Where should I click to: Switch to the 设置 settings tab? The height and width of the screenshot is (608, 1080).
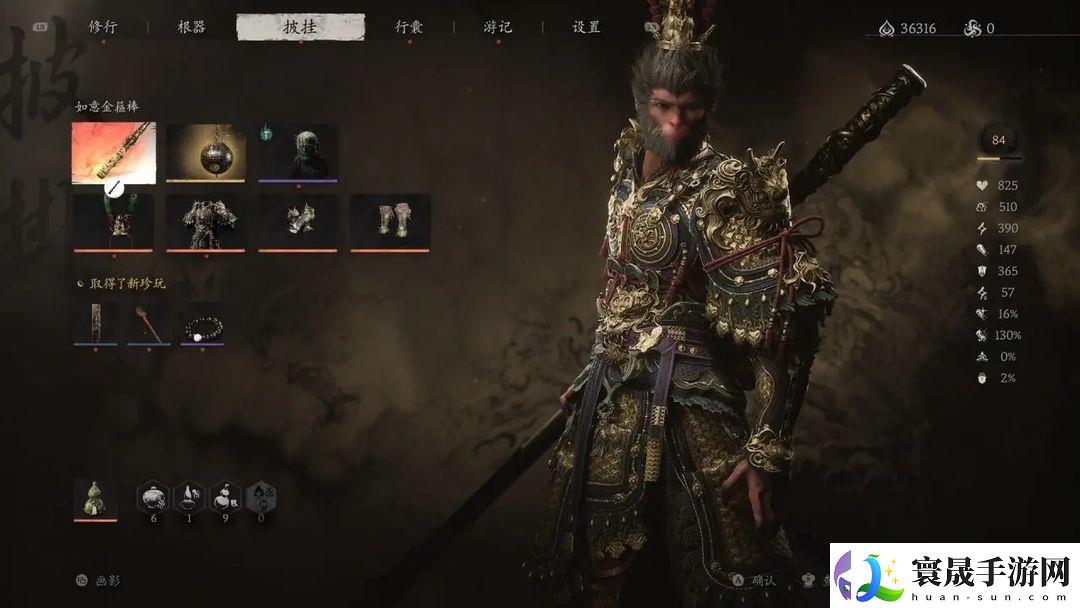586,27
